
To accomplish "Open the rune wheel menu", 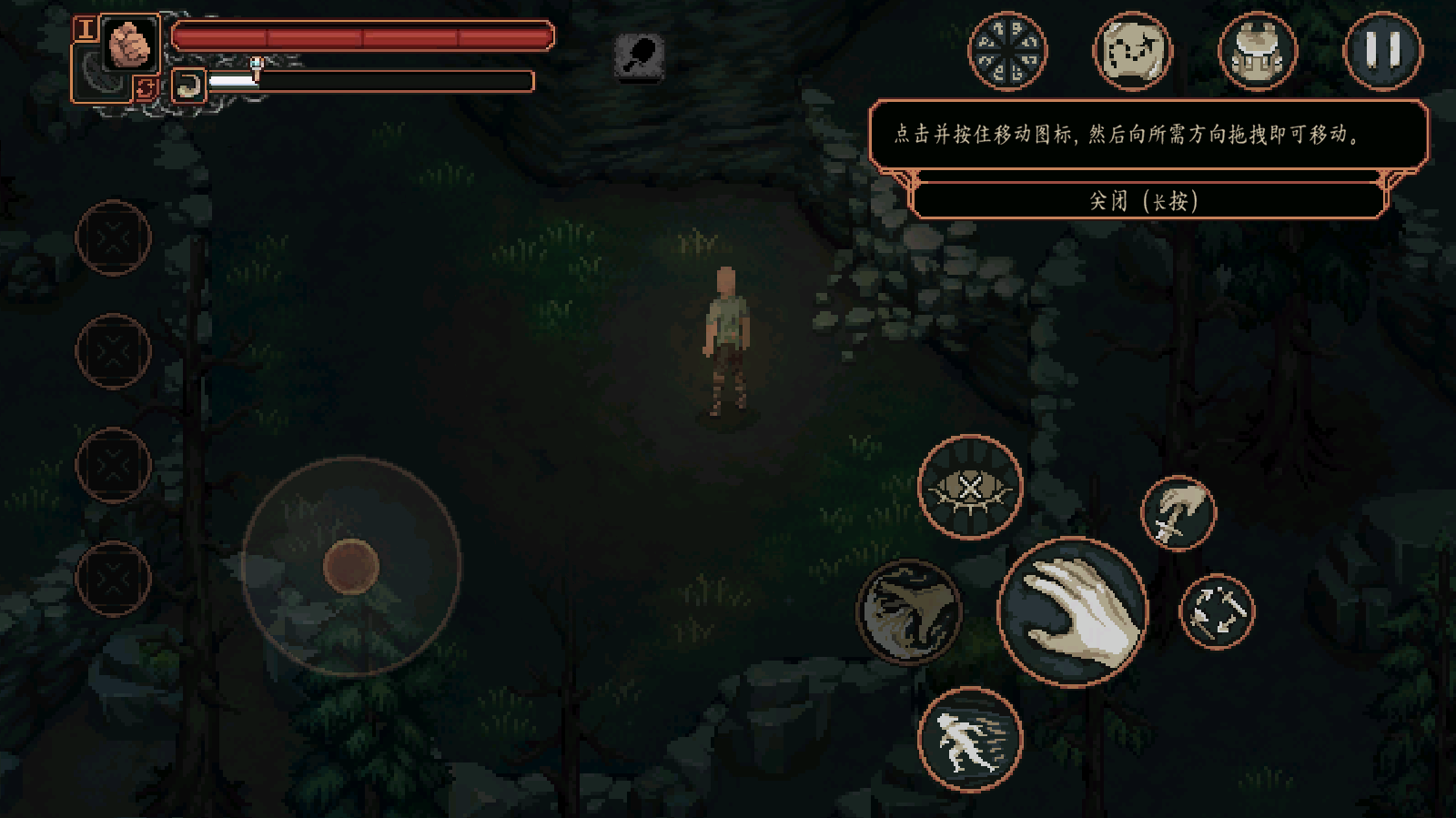I will 1007,51.
